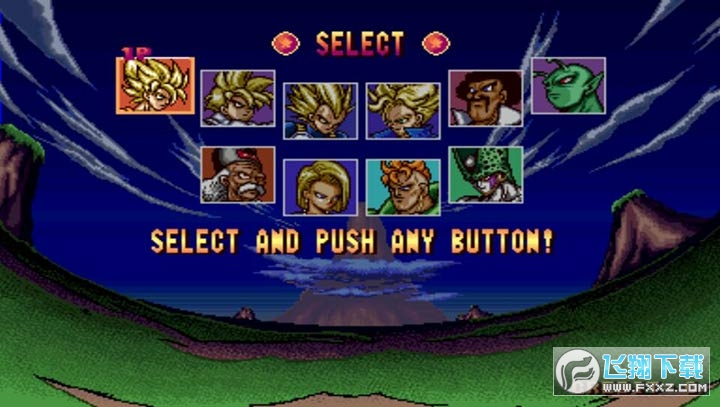The width and height of the screenshot is (720, 407).
Task: Select green-skinned Piccolo's portrait
Action: [568, 85]
